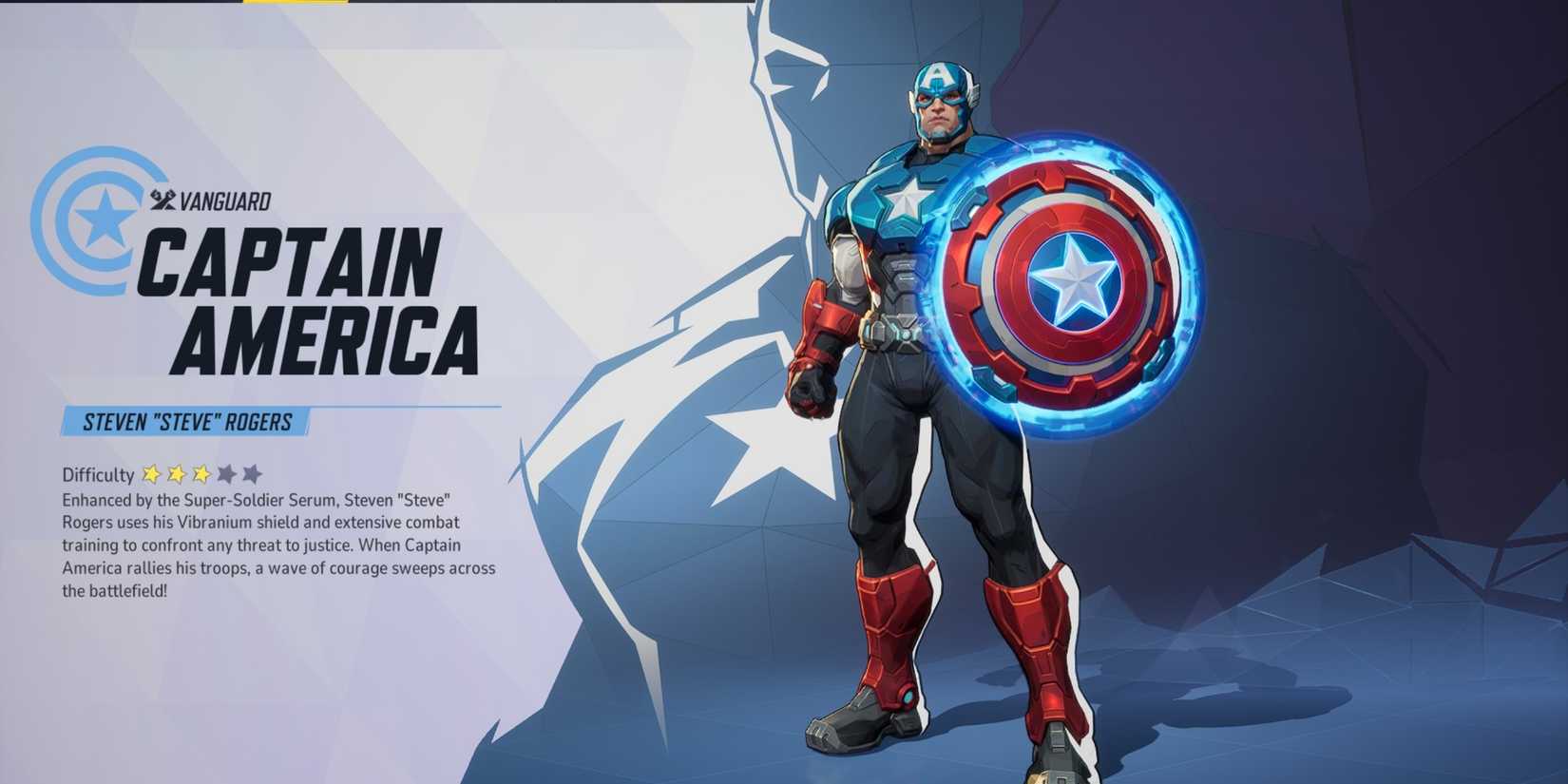Click the Difficulty label
Viewport: 1568px width, 784px height.
click(x=96, y=474)
